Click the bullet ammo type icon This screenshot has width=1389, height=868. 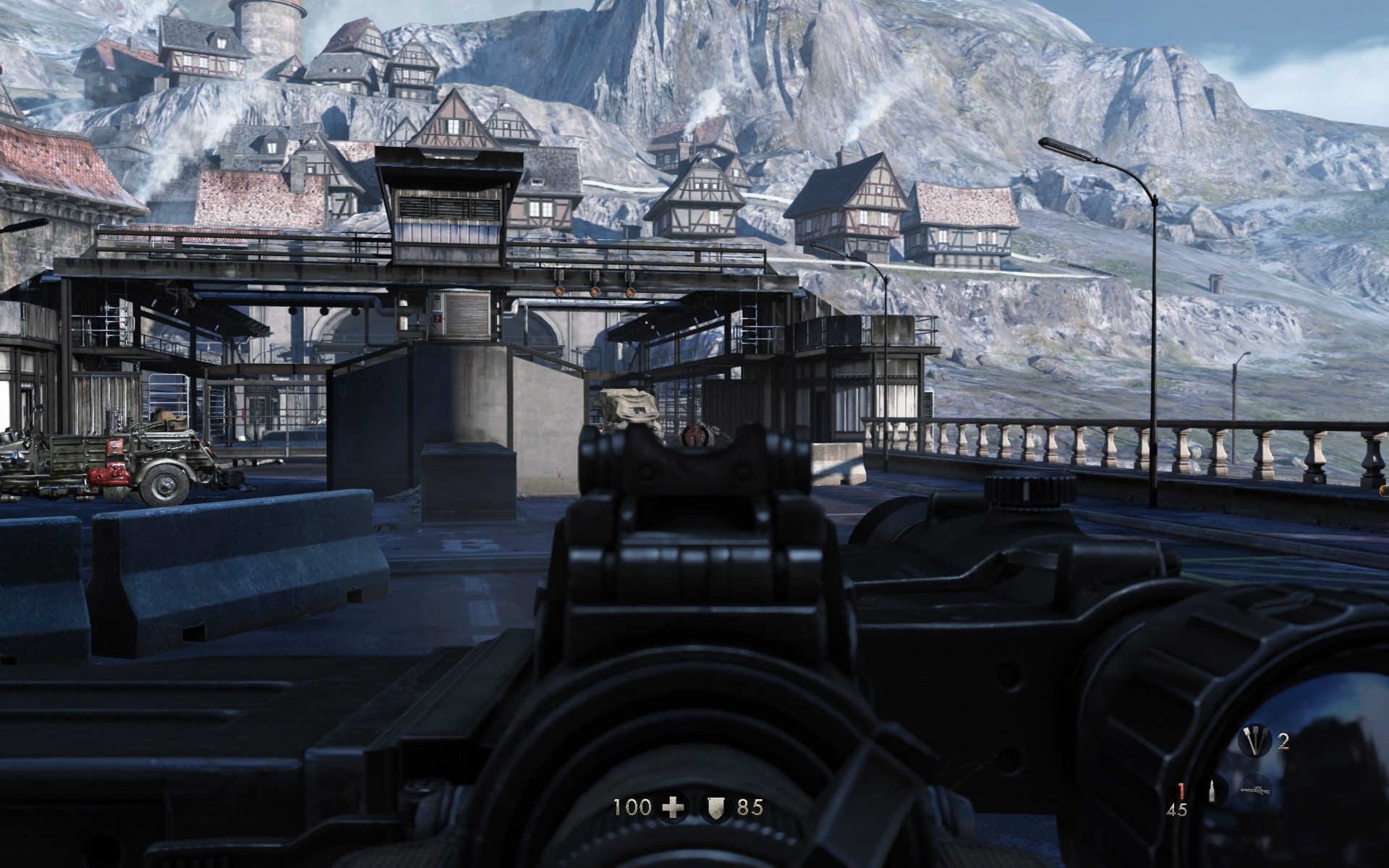pyautogui.click(x=1214, y=789)
